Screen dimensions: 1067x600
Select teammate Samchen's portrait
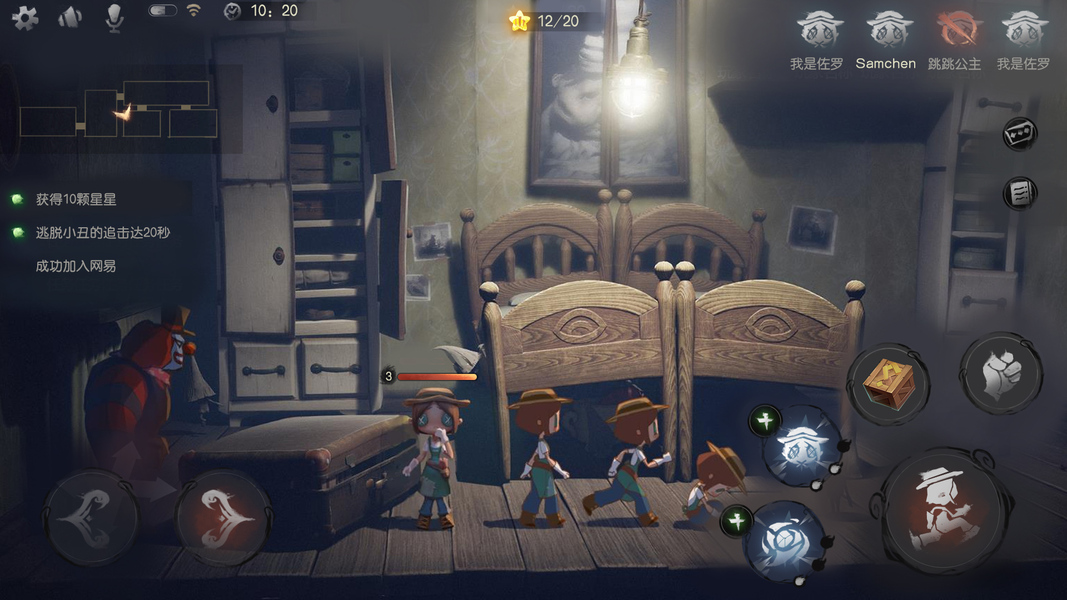pos(885,30)
